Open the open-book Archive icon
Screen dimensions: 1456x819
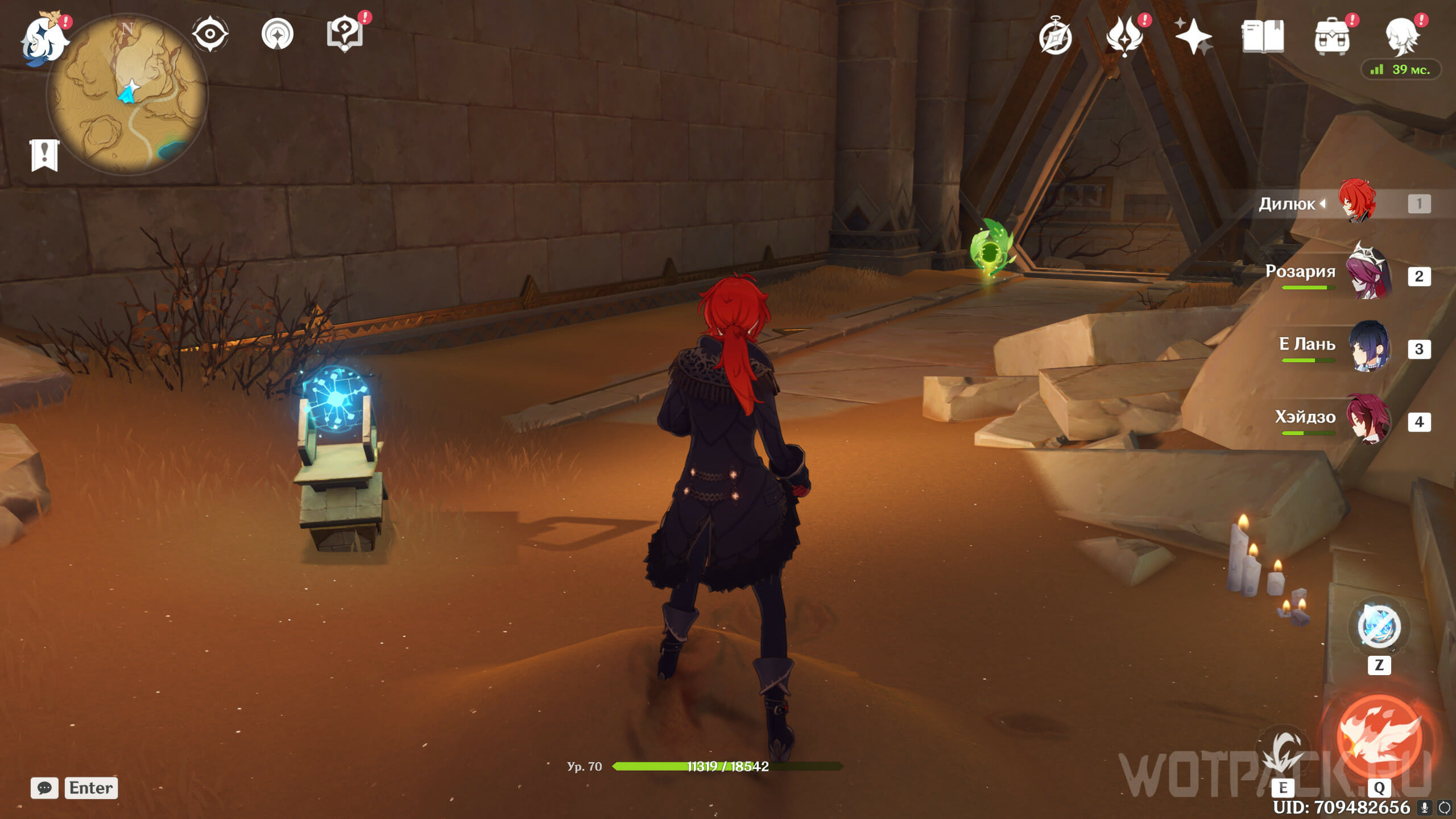tap(1263, 36)
